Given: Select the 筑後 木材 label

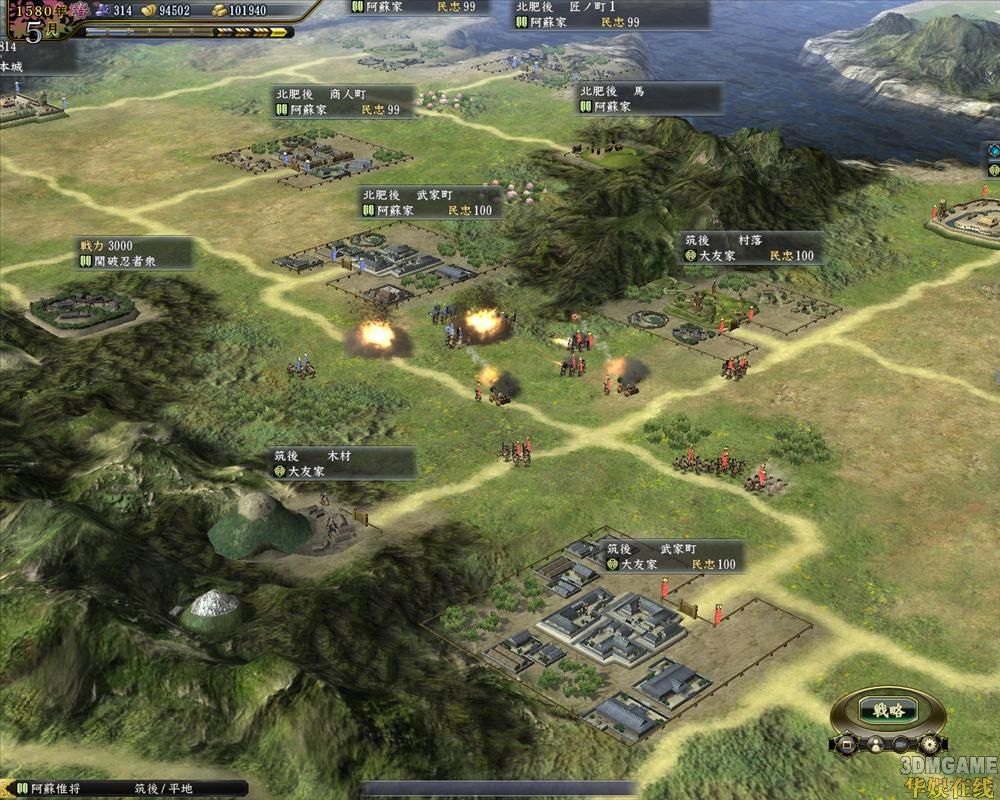Looking at the screenshot, I should 342,463.
